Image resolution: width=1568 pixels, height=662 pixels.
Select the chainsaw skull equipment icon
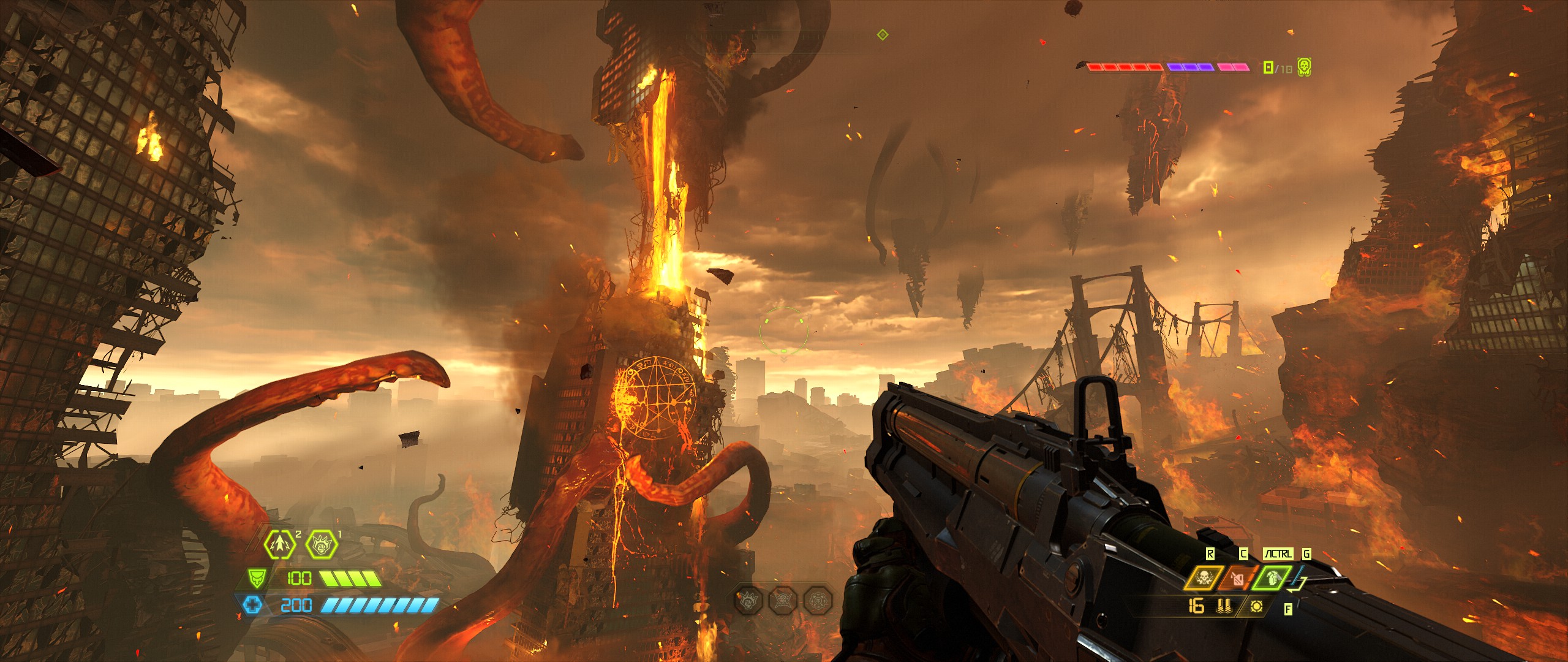1203,579
